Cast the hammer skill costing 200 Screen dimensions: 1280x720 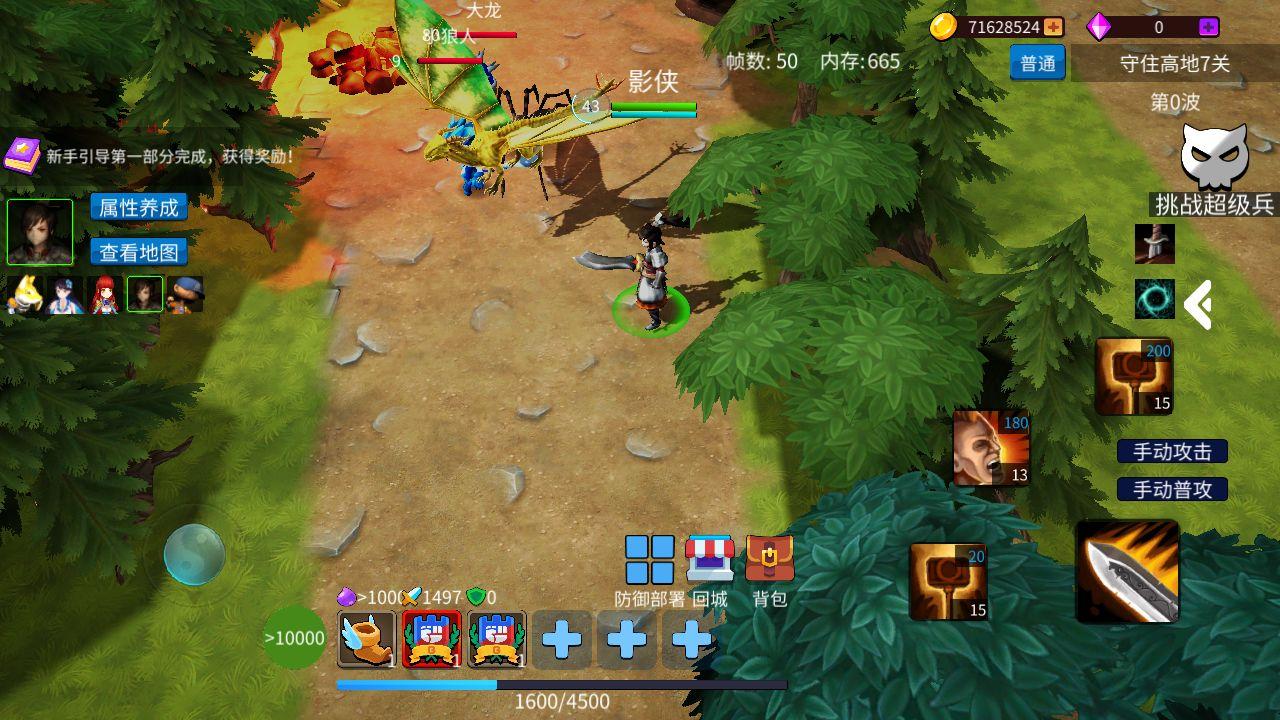click(x=1134, y=376)
